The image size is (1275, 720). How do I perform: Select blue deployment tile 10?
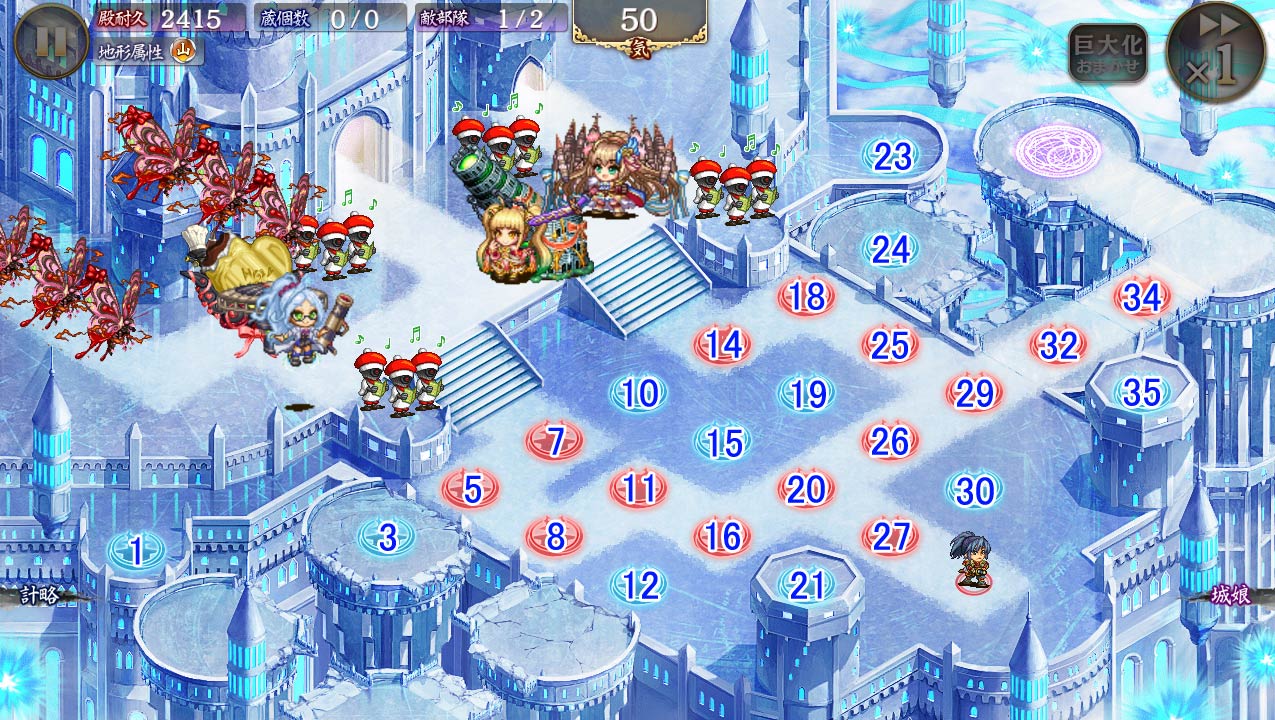[640, 393]
